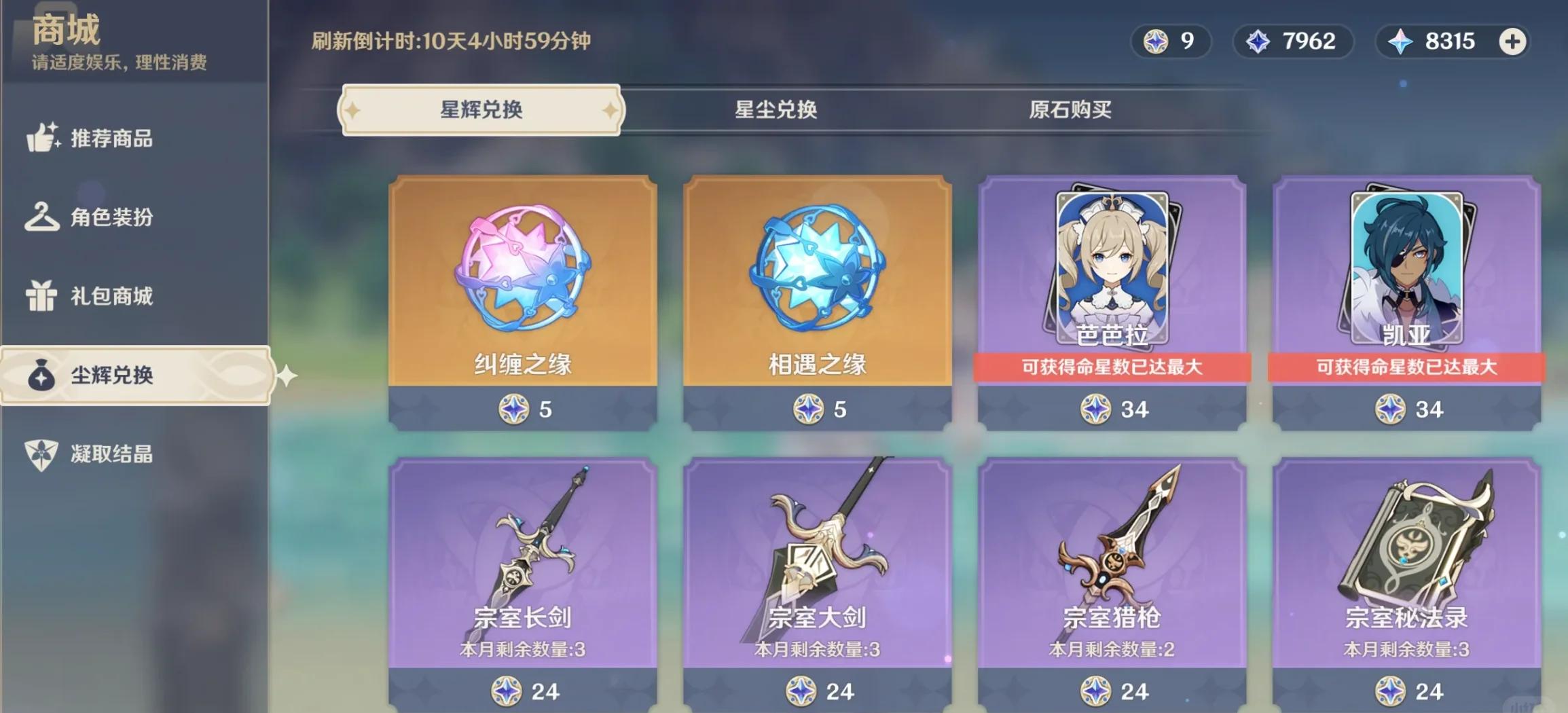Go to the 礼包商城 section
1568x713 pixels.
[112, 296]
